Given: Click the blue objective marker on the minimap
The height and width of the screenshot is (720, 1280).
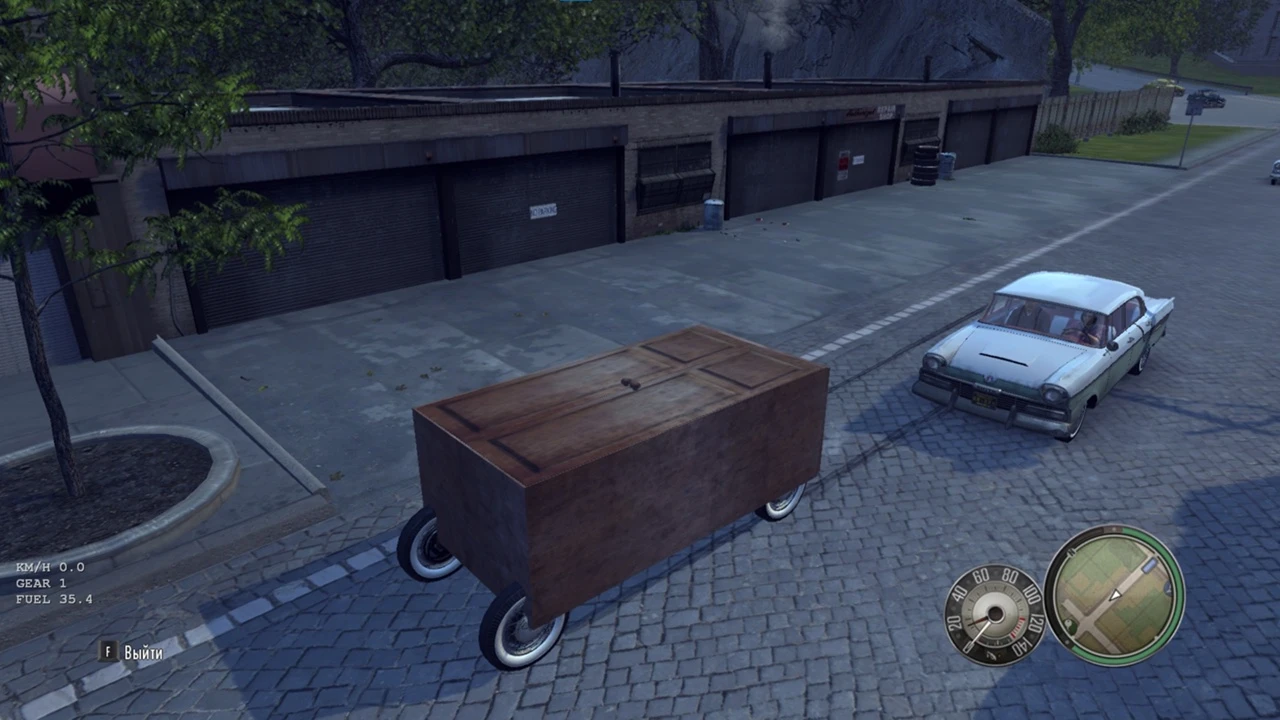Looking at the screenshot, I should (x=1149, y=566).
